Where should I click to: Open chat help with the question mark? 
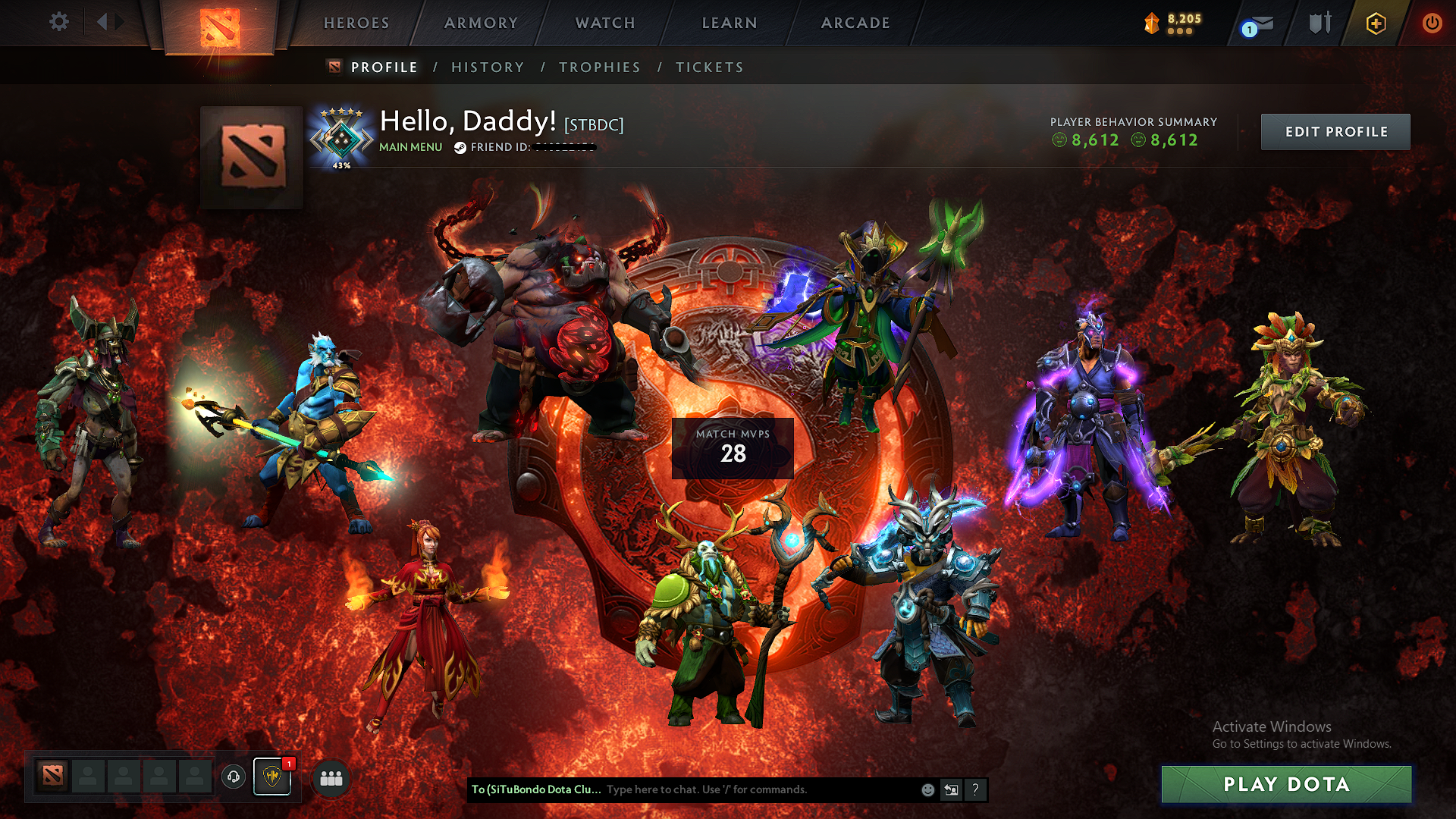(975, 789)
